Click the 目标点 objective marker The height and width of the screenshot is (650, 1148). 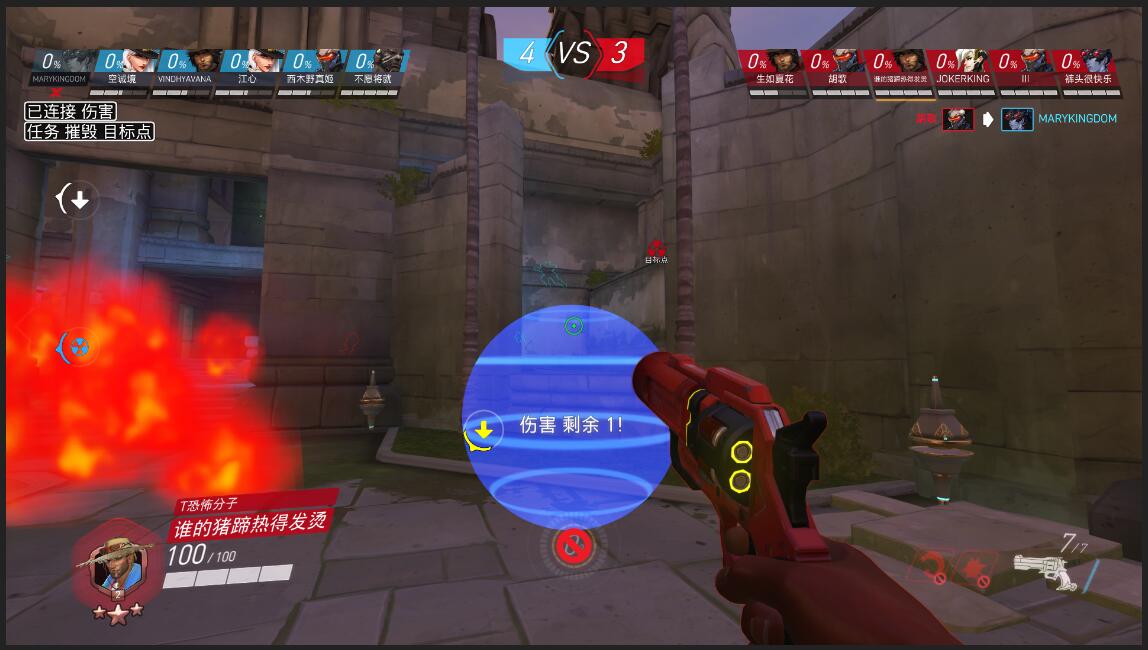point(656,250)
